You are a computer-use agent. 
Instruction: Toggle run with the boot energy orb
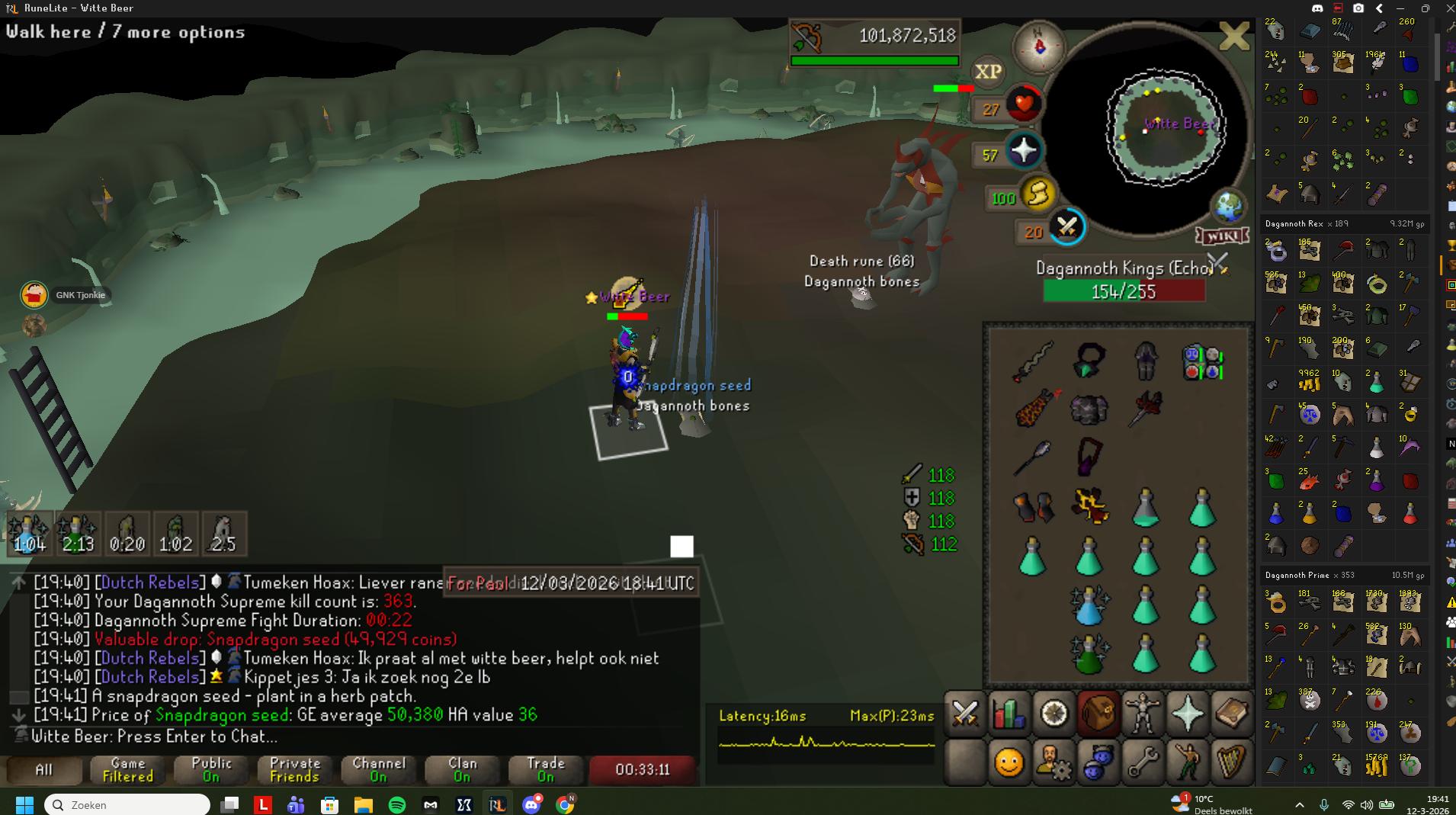1037,194
